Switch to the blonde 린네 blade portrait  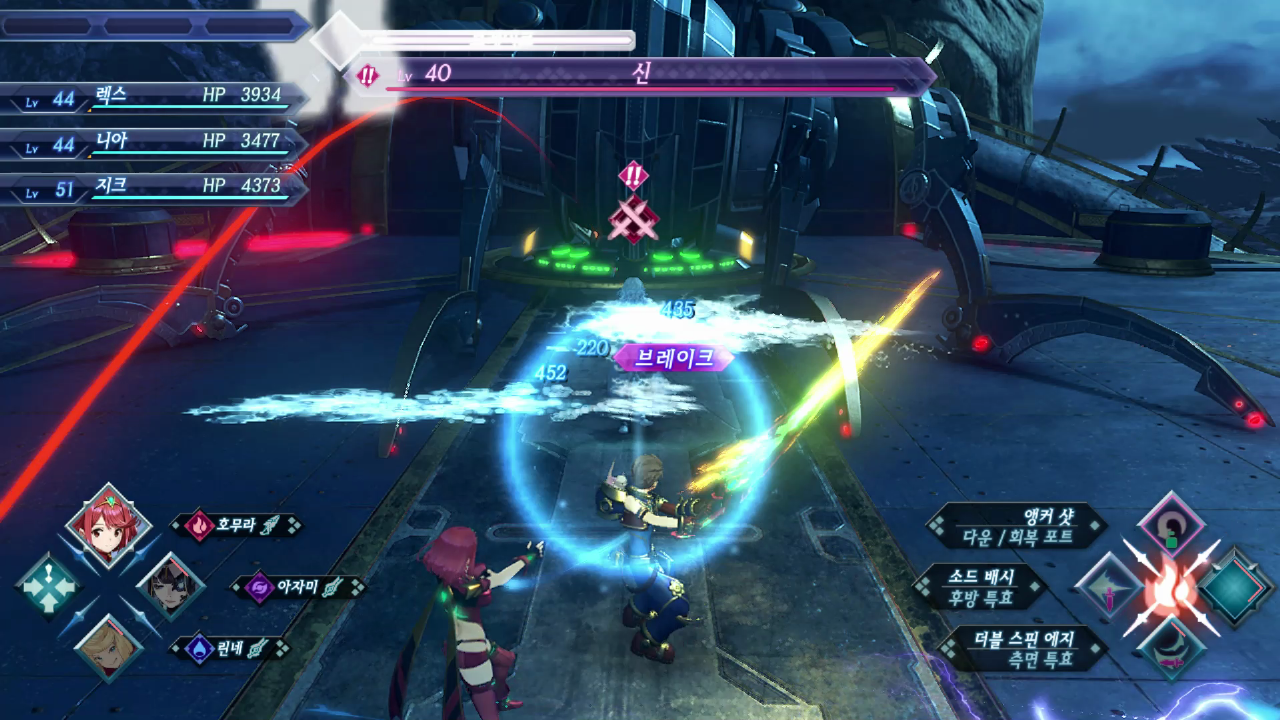point(108,648)
